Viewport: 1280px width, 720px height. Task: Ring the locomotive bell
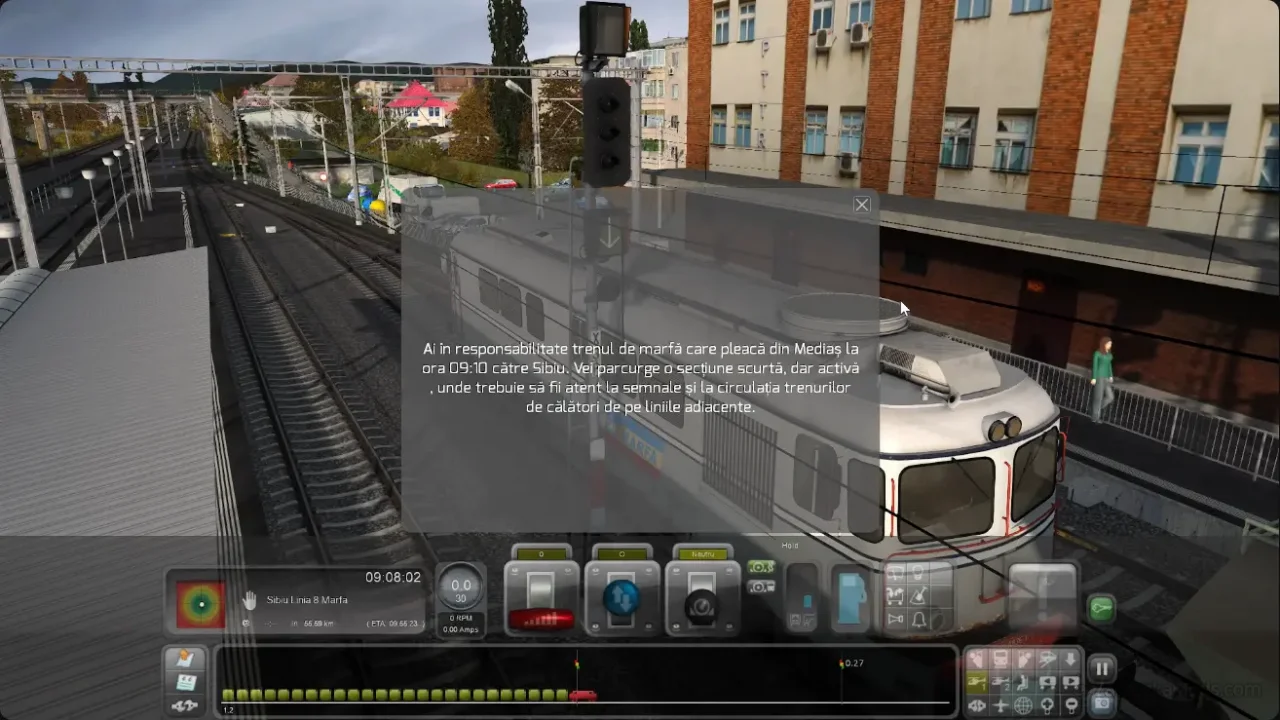pyautogui.click(x=919, y=620)
